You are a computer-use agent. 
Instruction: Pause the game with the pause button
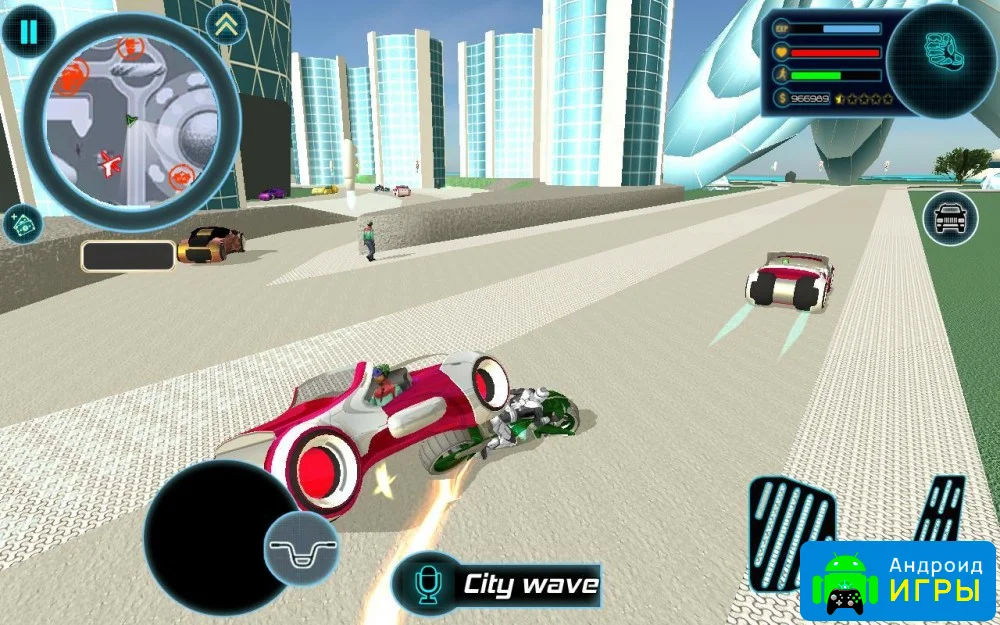(x=27, y=31)
